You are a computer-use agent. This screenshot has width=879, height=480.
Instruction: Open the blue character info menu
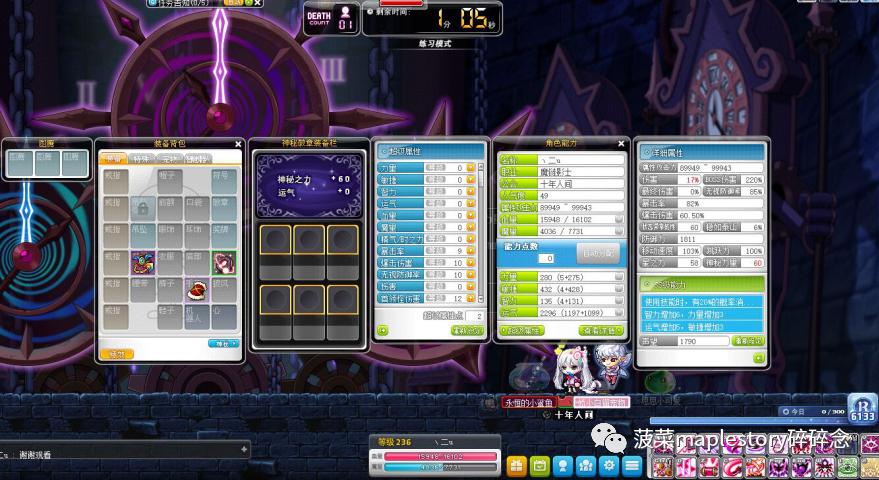(563, 466)
